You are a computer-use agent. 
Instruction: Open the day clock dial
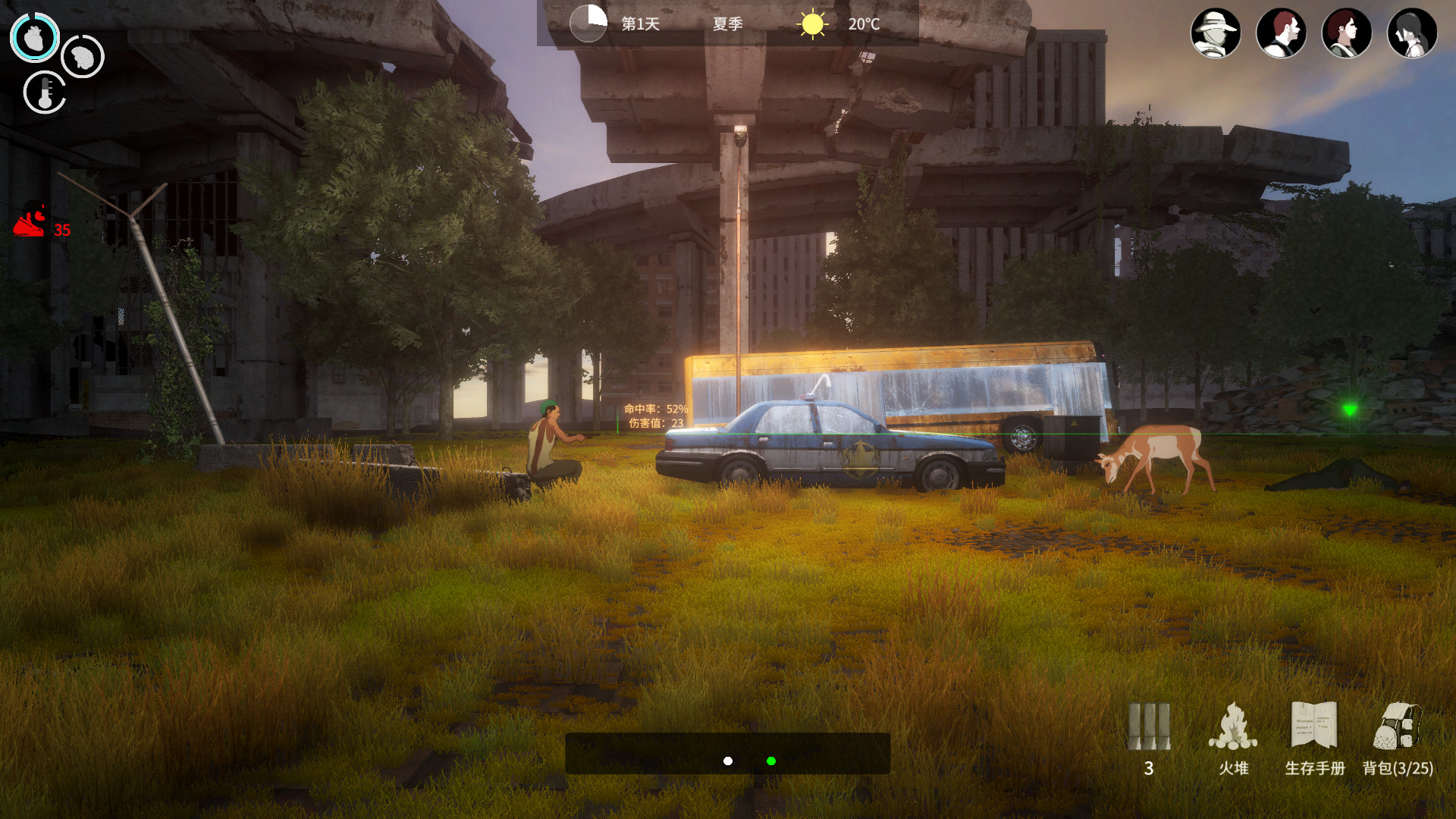pos(588,24)
